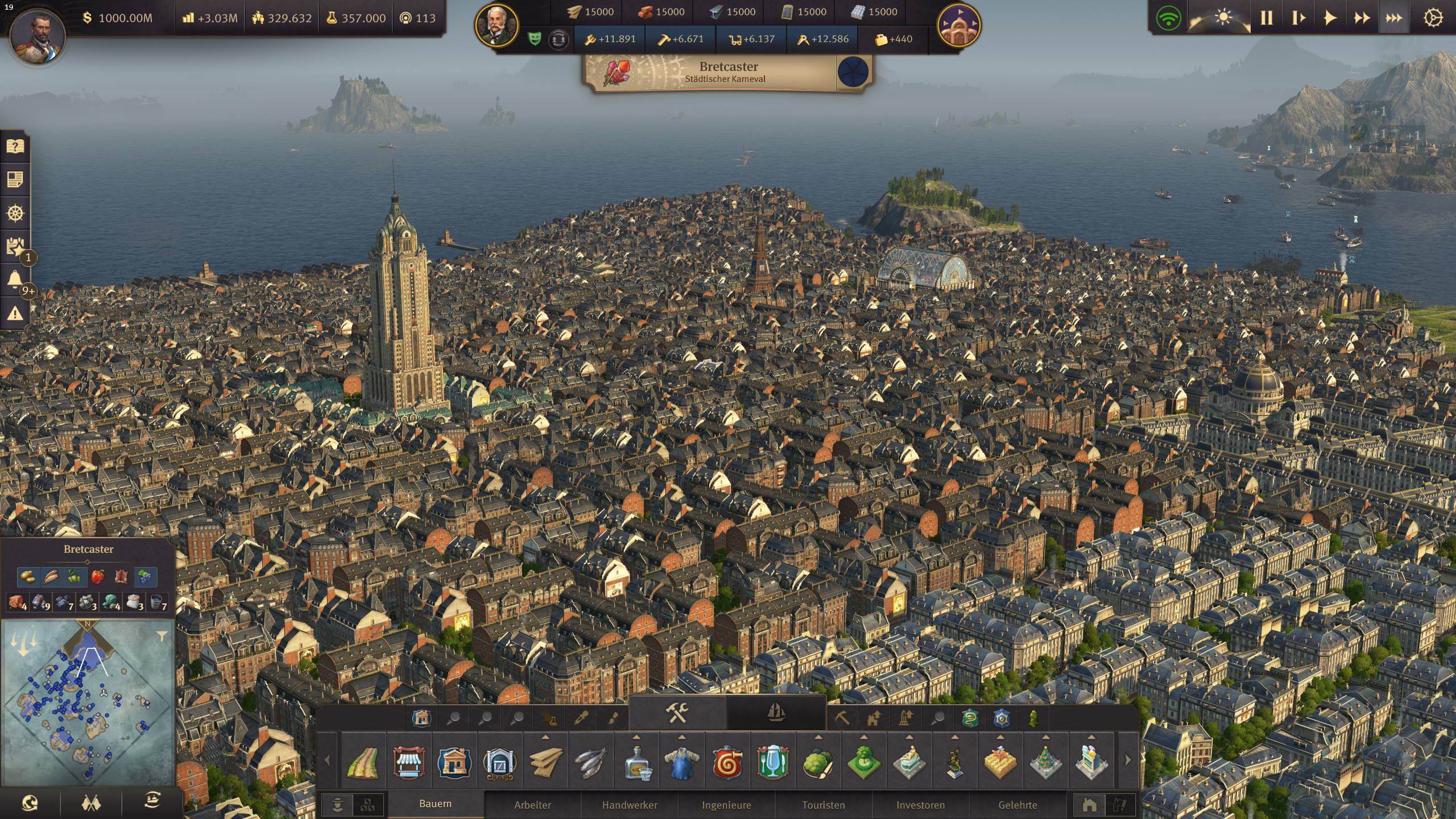1456x819 pixels.
Task: Open the gear options menu
Action: pyautogui.click(x=1432, y=18)
